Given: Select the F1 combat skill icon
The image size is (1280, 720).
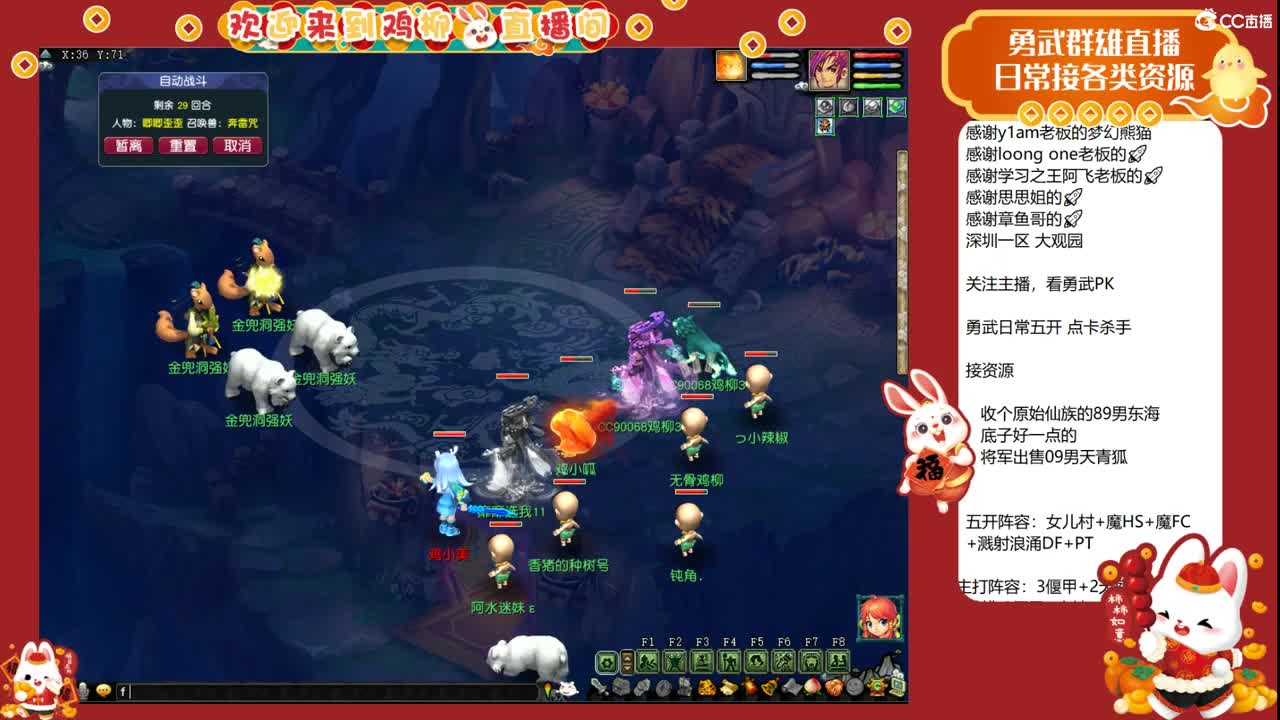Looking at the screenshot, I should point(648,660).
